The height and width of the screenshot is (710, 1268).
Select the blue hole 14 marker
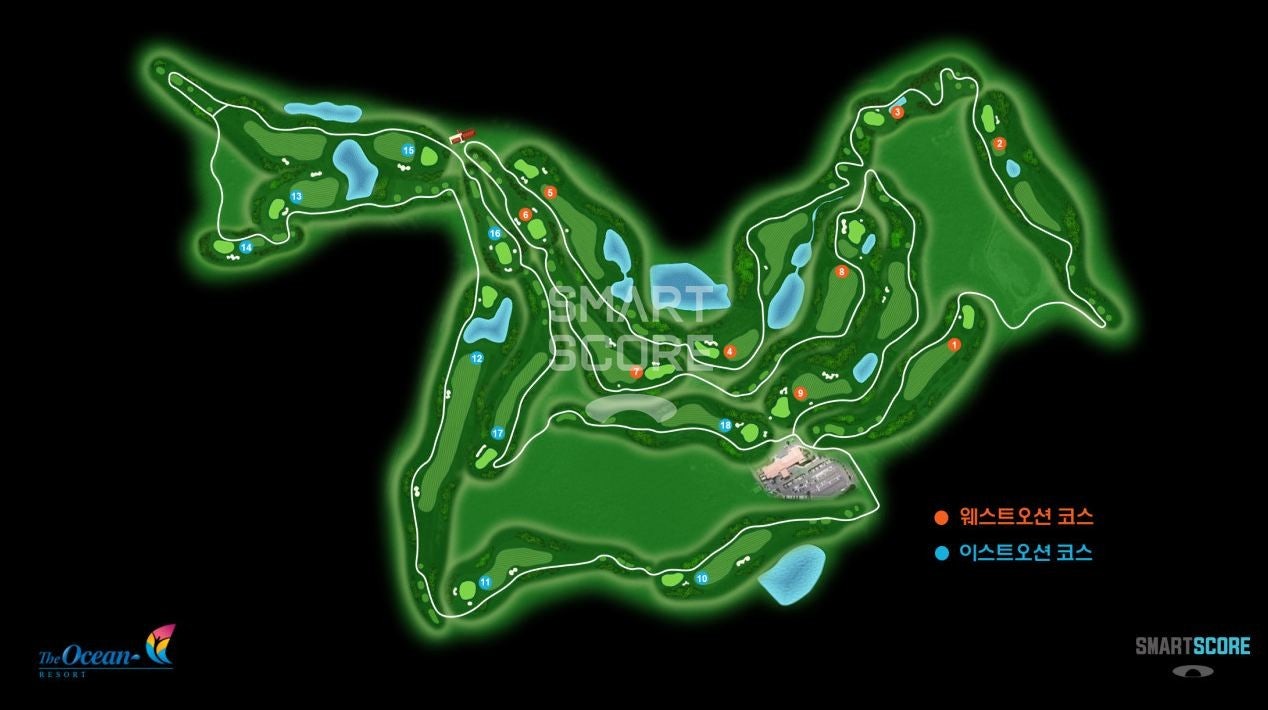click(x=246, y=247)
